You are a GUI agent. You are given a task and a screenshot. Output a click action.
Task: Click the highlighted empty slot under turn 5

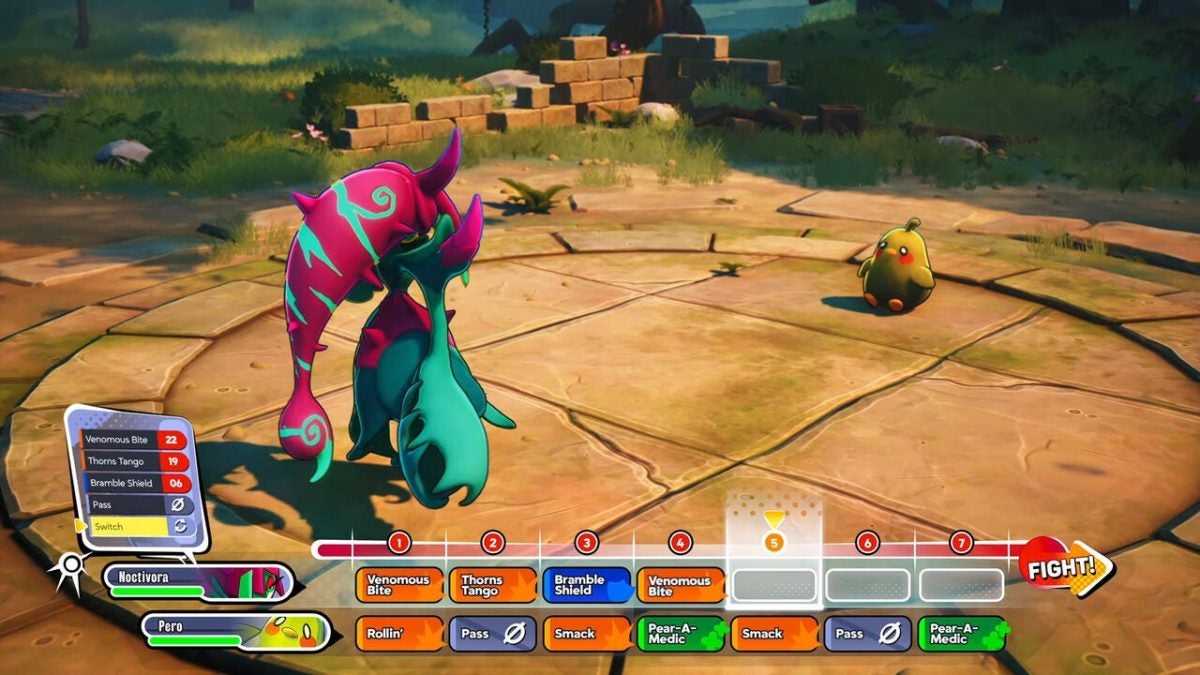coord(773,585)
